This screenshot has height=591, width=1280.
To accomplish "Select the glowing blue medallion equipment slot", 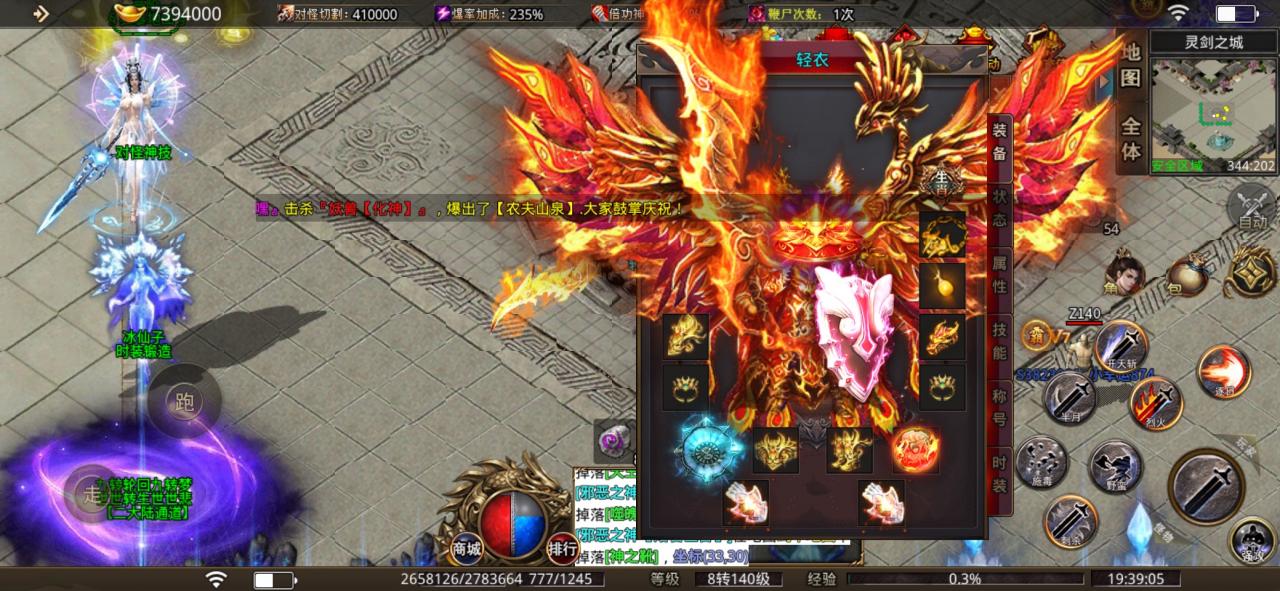I will [709, 452].
